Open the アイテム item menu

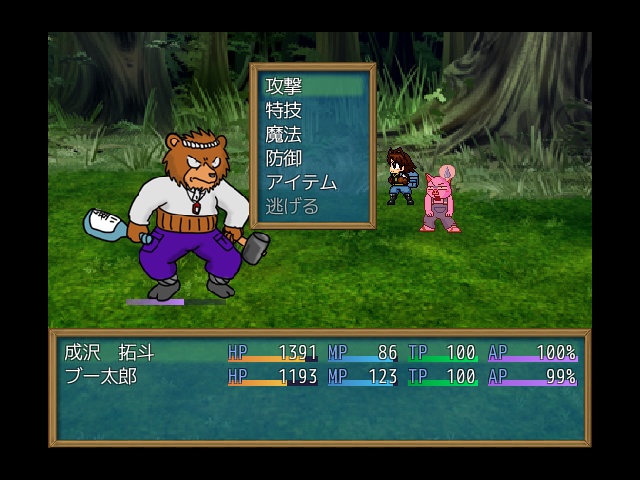[x=312, y=183]
